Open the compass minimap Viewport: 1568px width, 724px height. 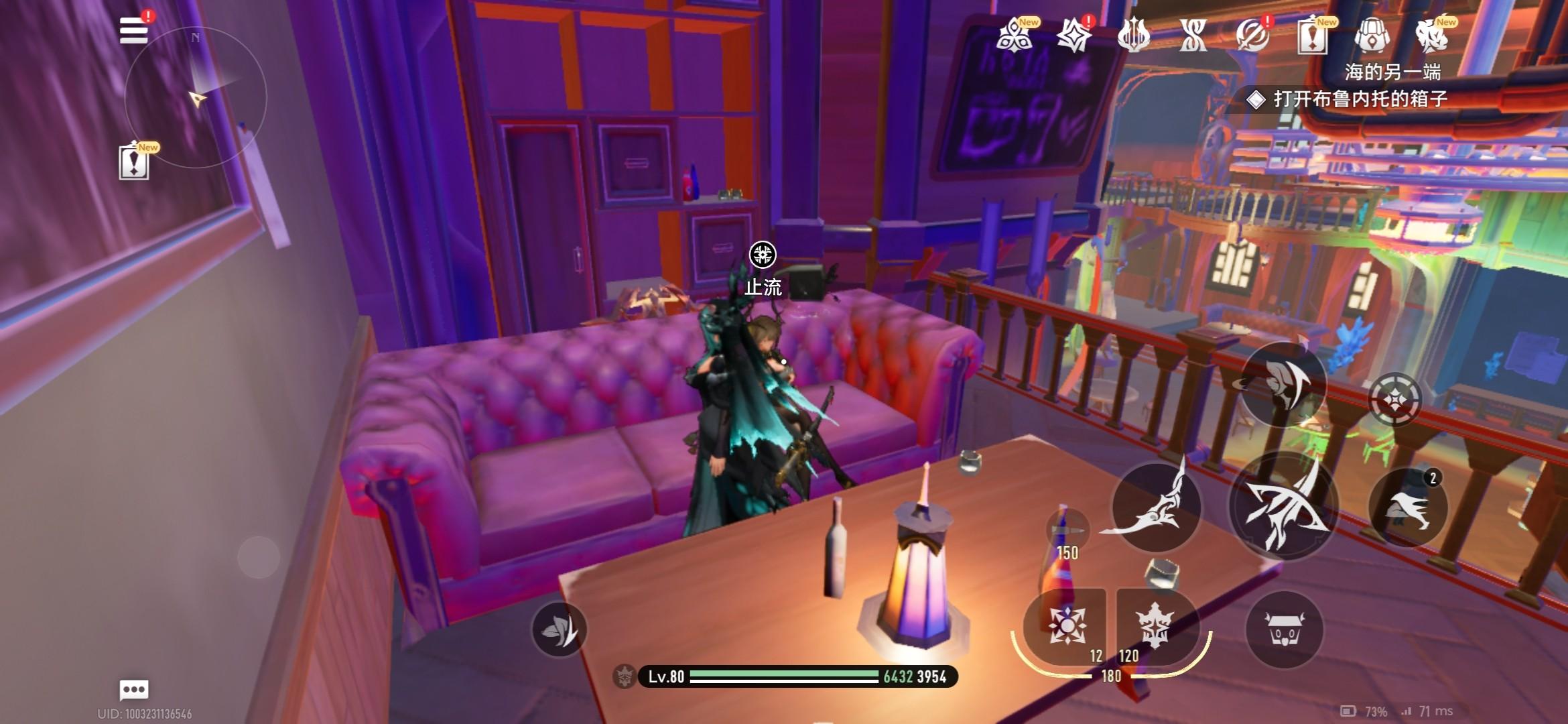196,98
